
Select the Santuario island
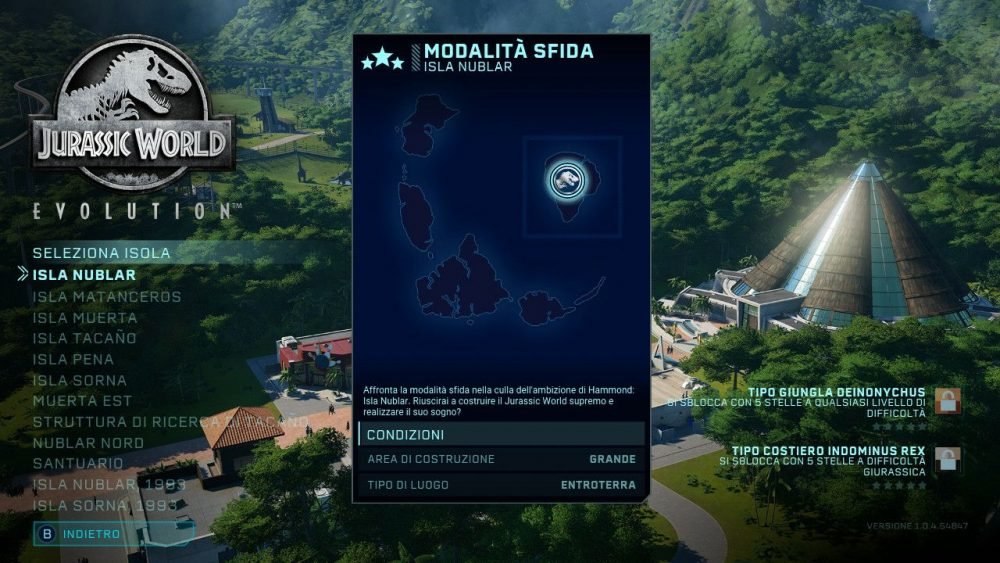[x=78, y=463]
